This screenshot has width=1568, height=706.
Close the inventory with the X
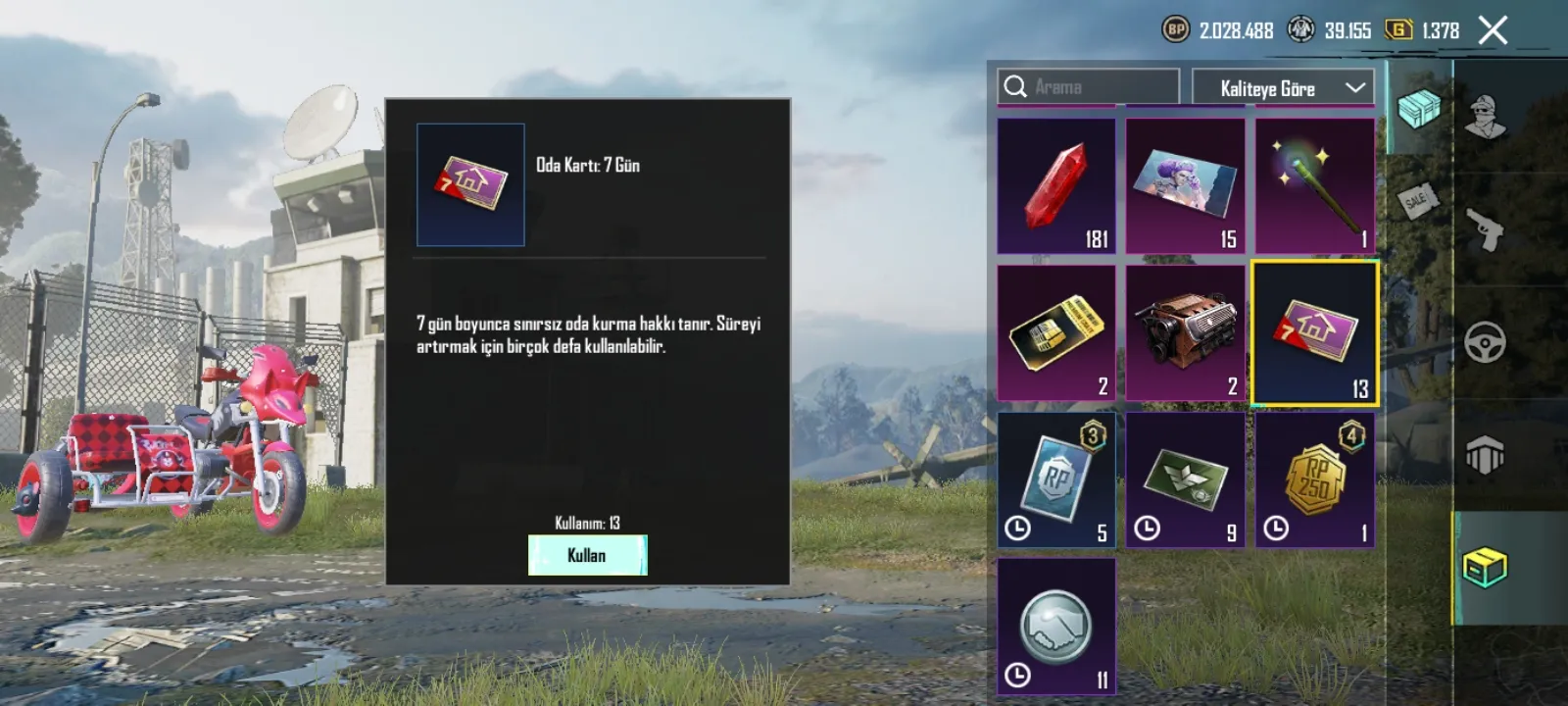pos(1493,31)
